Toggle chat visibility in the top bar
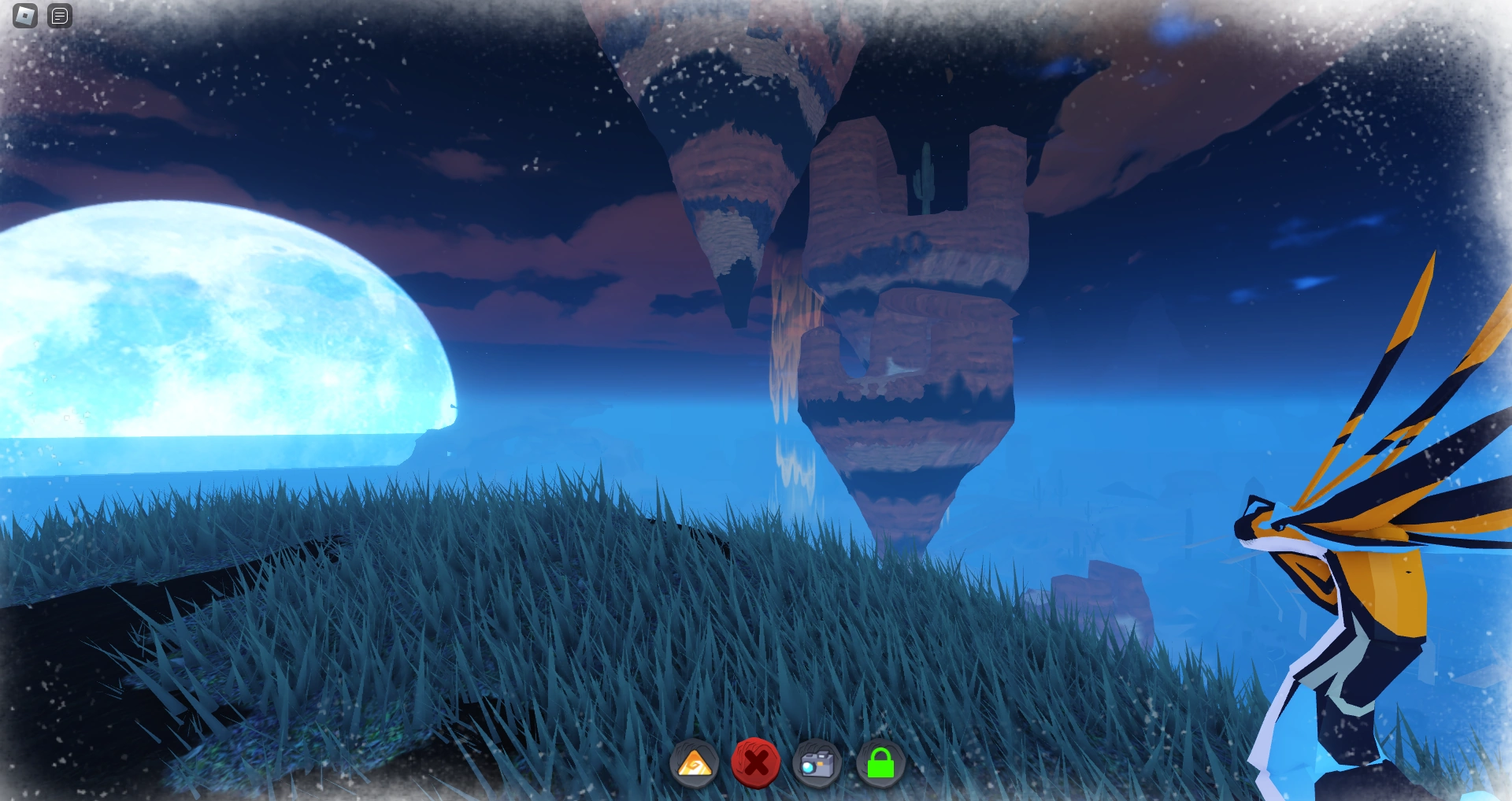The image size is (1512, 801). (59, 15)
